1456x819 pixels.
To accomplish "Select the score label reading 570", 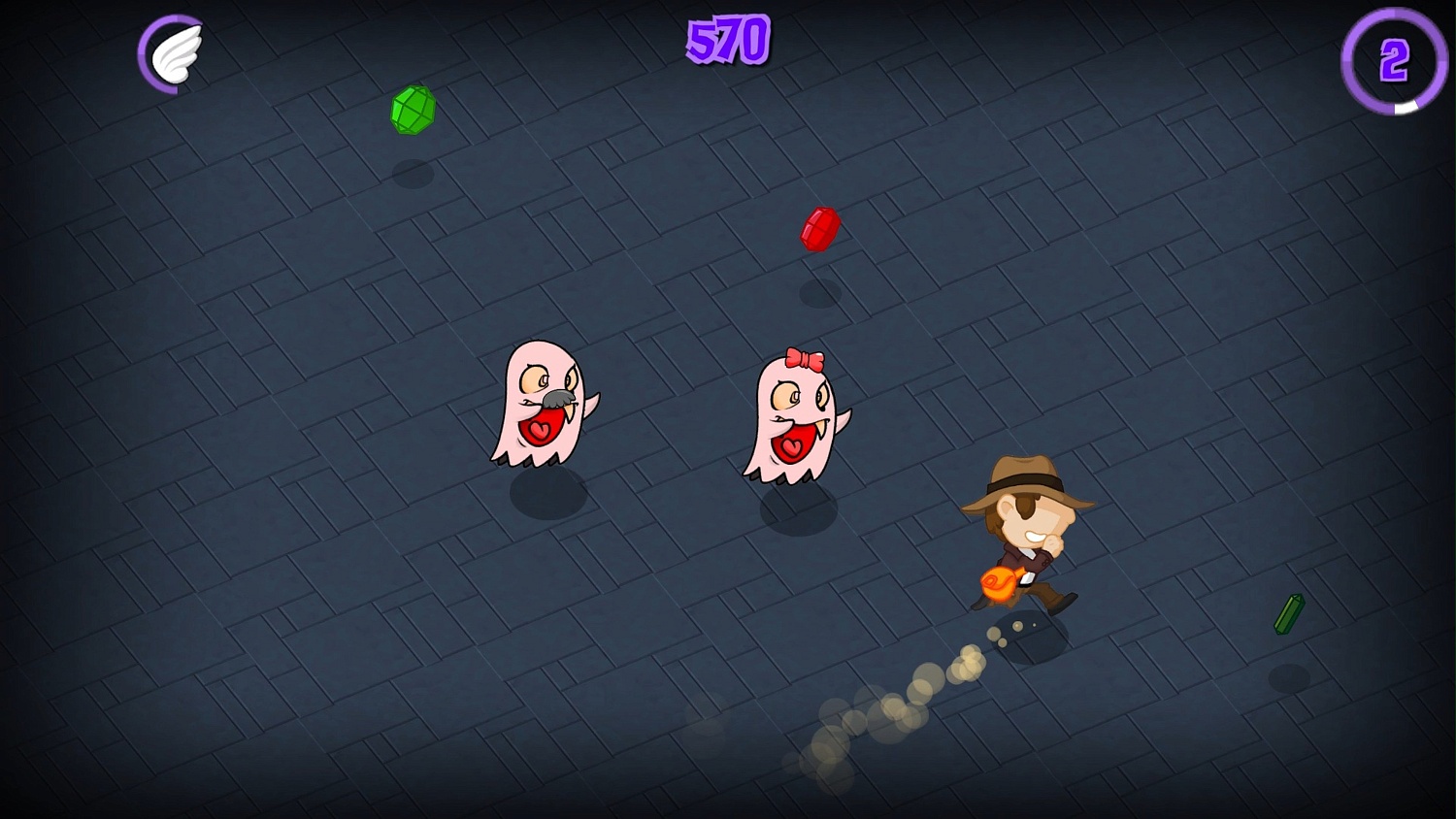I will tap(726, 41).
